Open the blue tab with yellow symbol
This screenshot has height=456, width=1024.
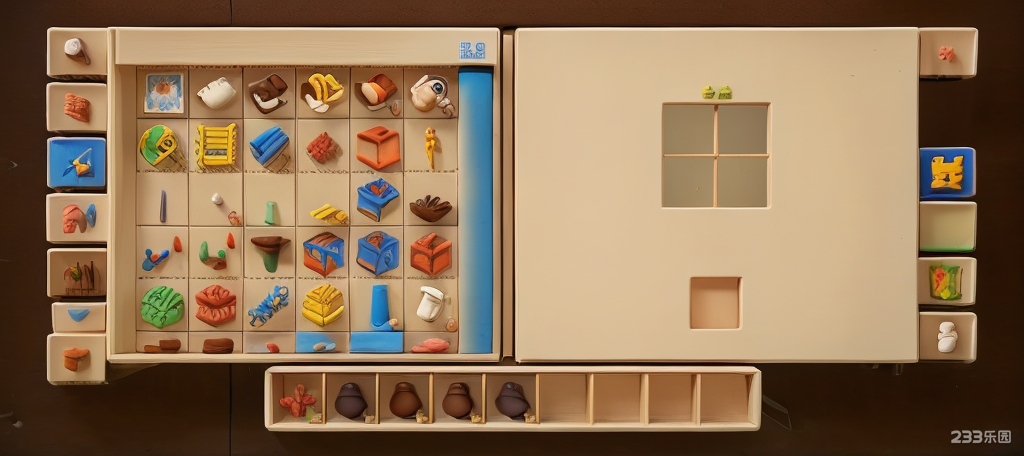(x=946, y=173)
